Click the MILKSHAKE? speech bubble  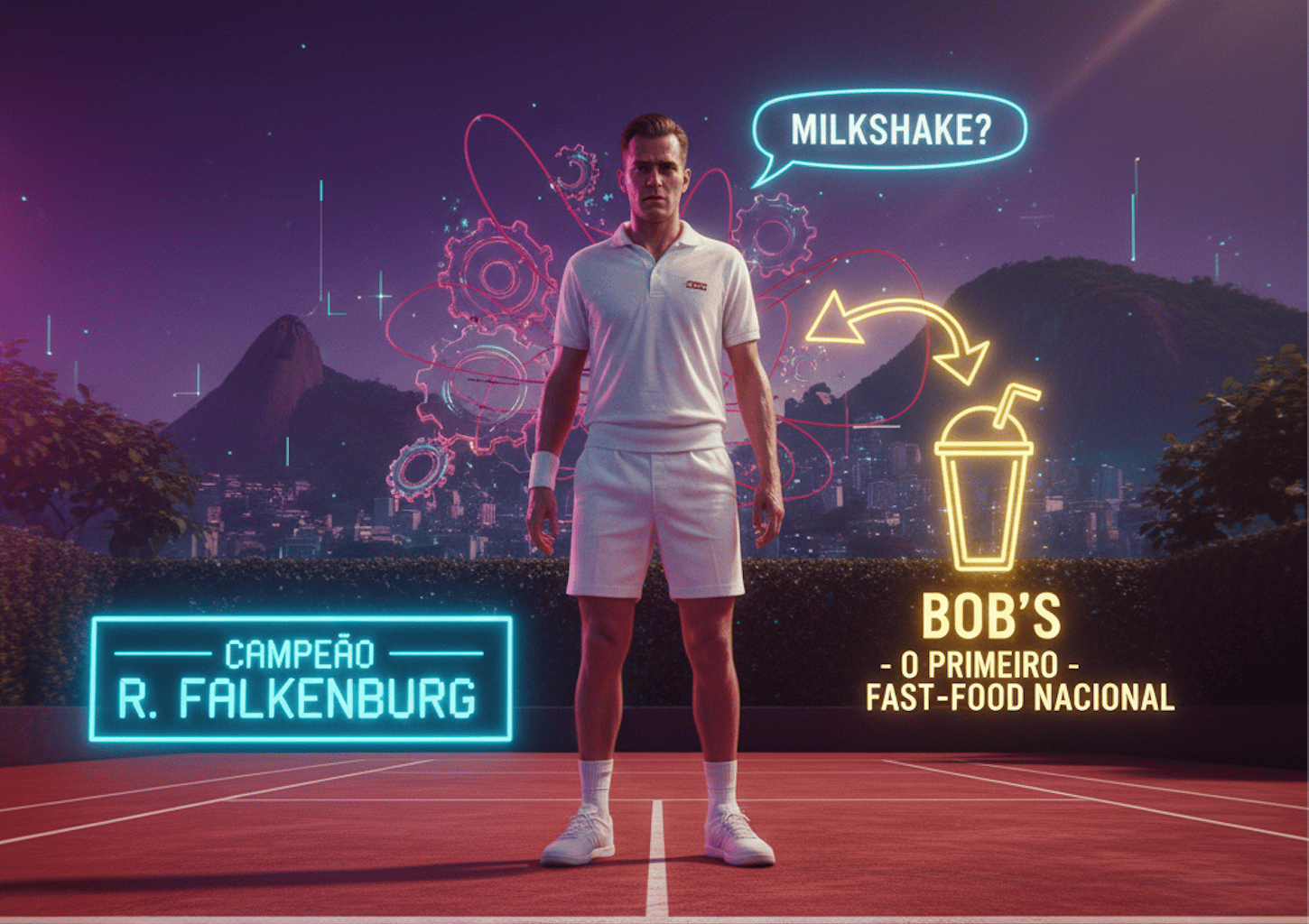click(x=889, y=132)
